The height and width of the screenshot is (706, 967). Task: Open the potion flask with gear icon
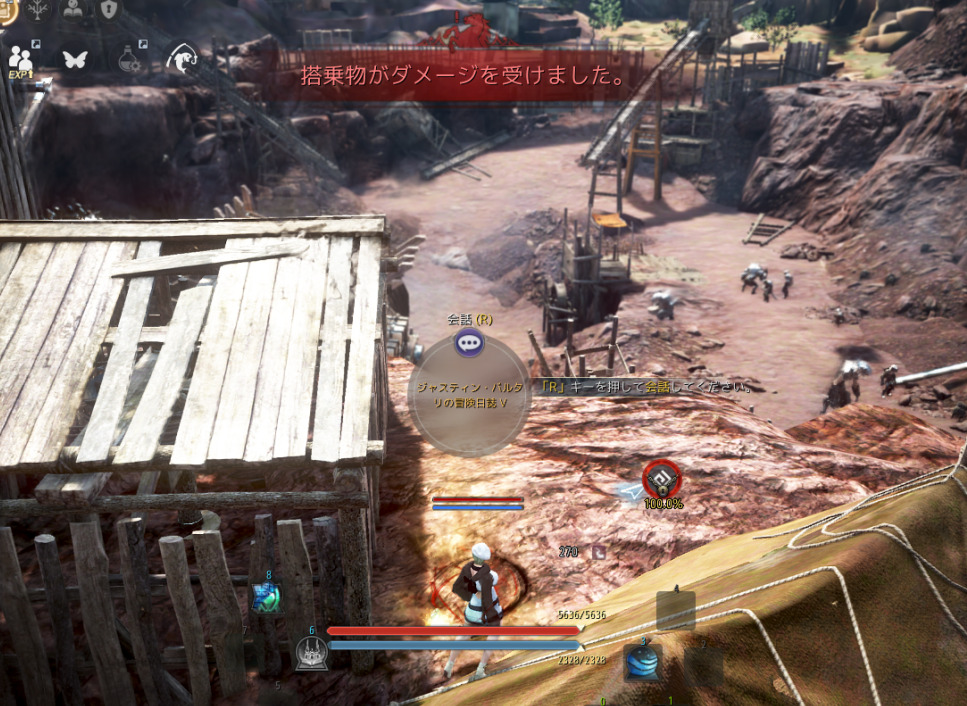click(x=131, y=58)
